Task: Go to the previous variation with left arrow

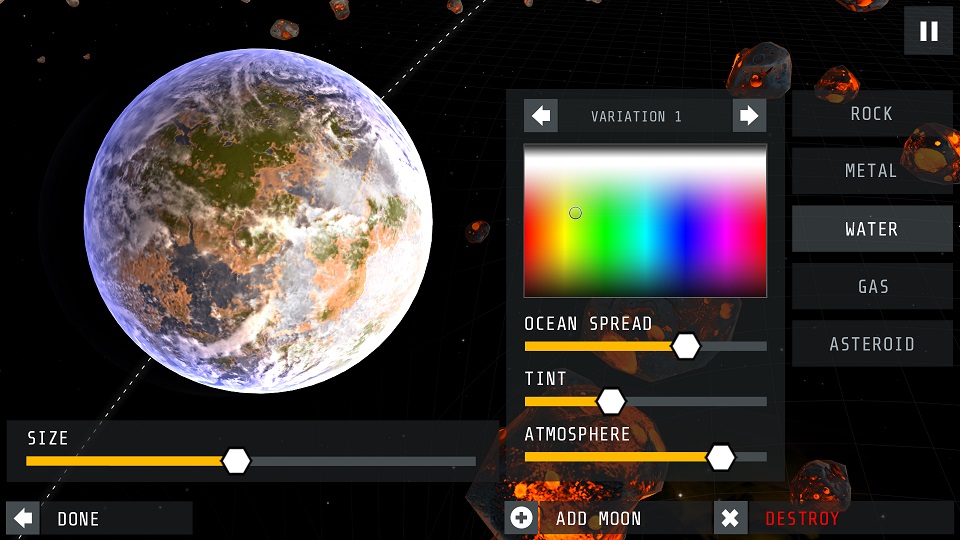Action: pos(541,116)
